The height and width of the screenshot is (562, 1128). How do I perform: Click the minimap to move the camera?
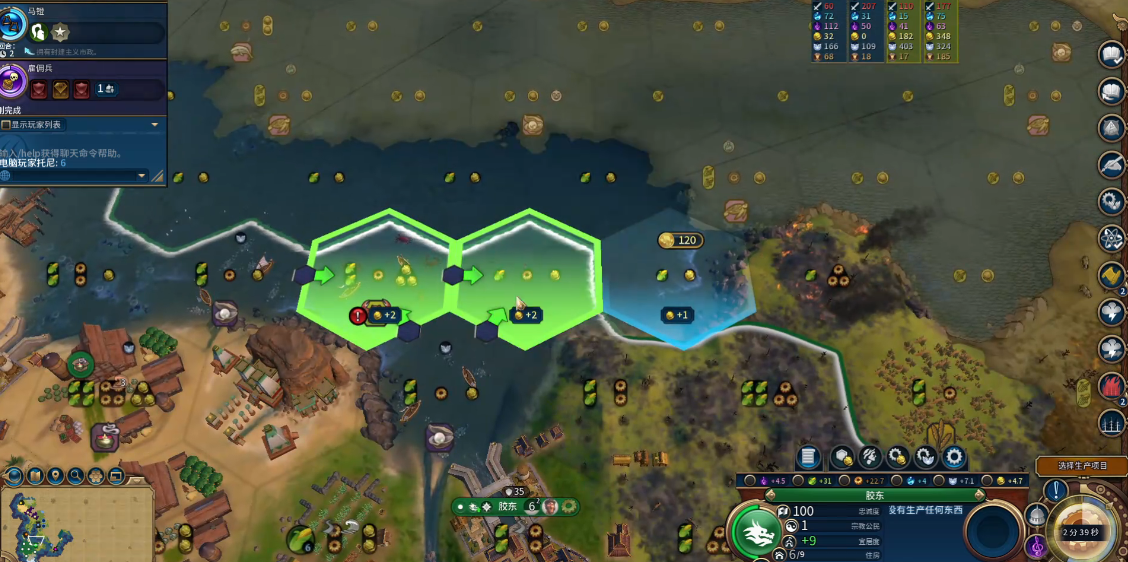point(40,525)
